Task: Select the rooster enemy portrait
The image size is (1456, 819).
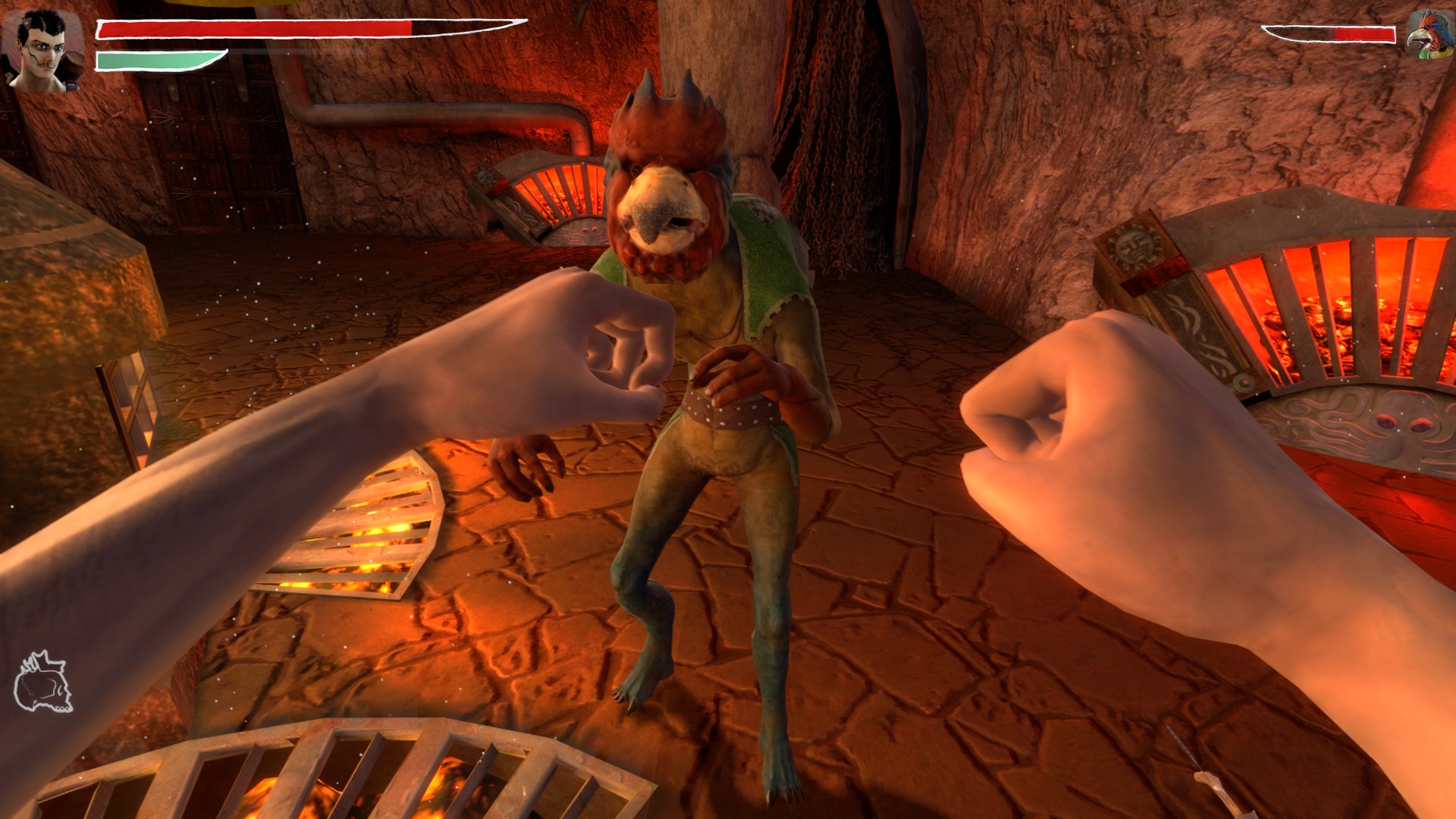Action: (1429, 34)
